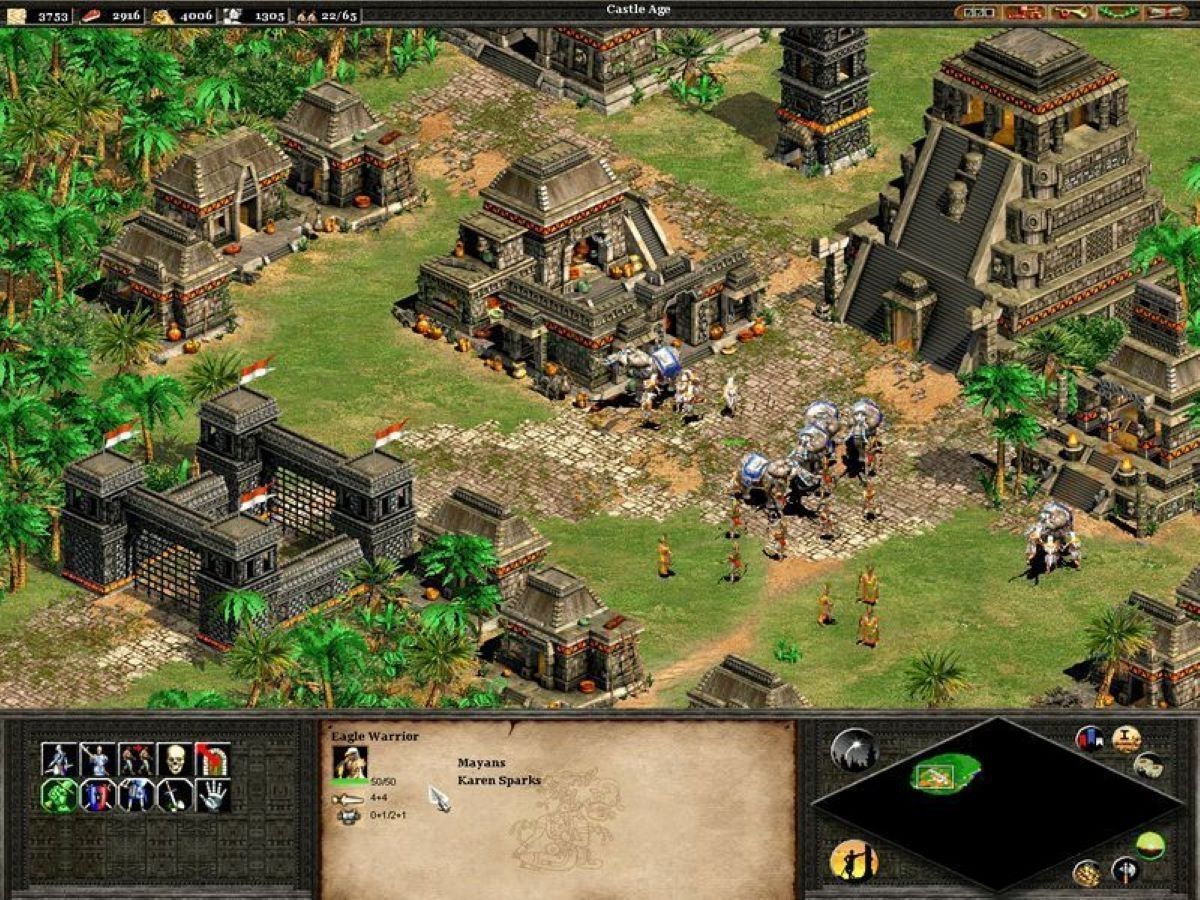Choose the sword-in-ground no-attack stance

click(x=174, y=796)
